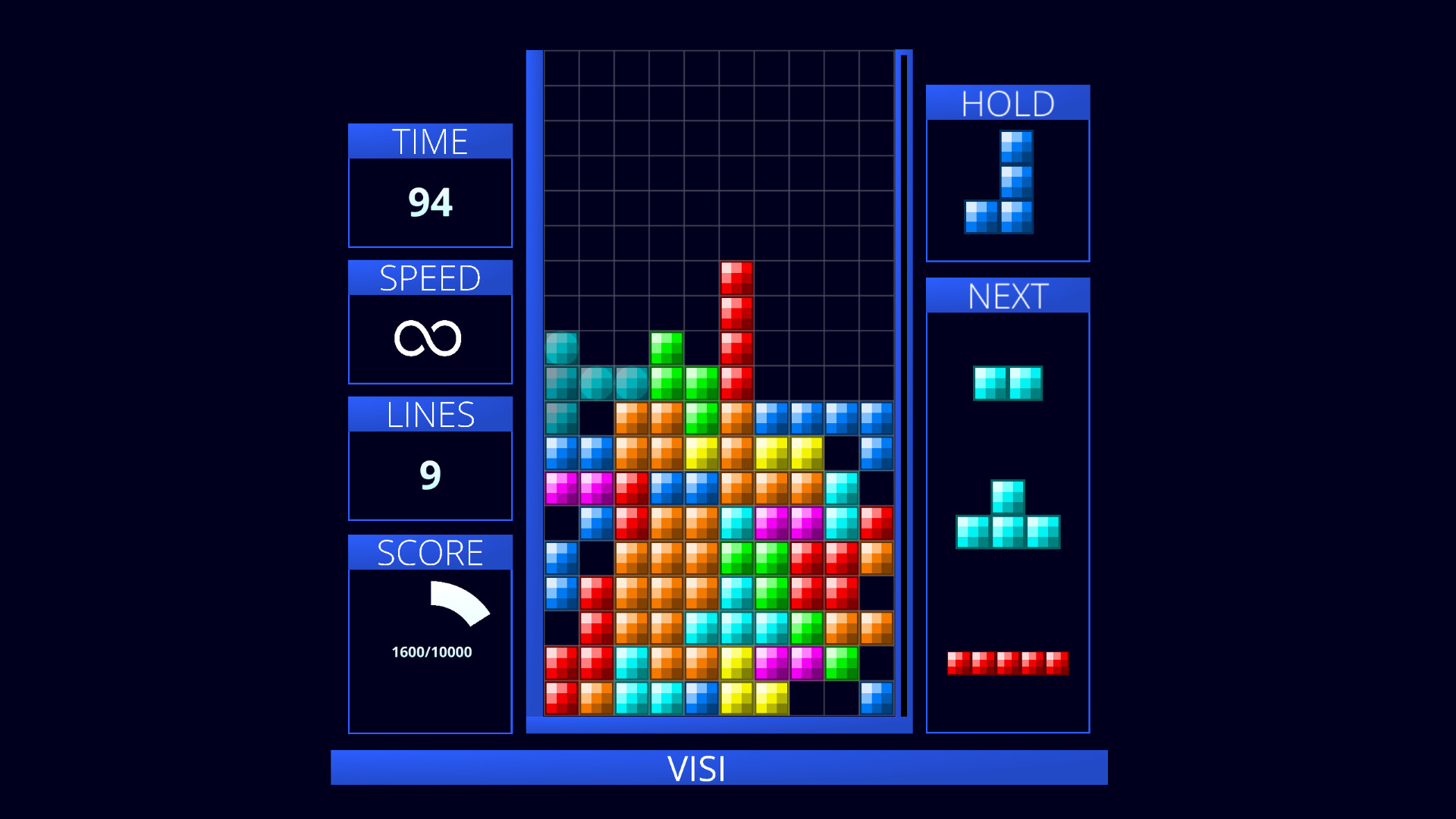Image resolution: width=1456 pixels, height=819 pixels.
Task: Click the green S-piece near the stack top
Action: pos(666,356)
